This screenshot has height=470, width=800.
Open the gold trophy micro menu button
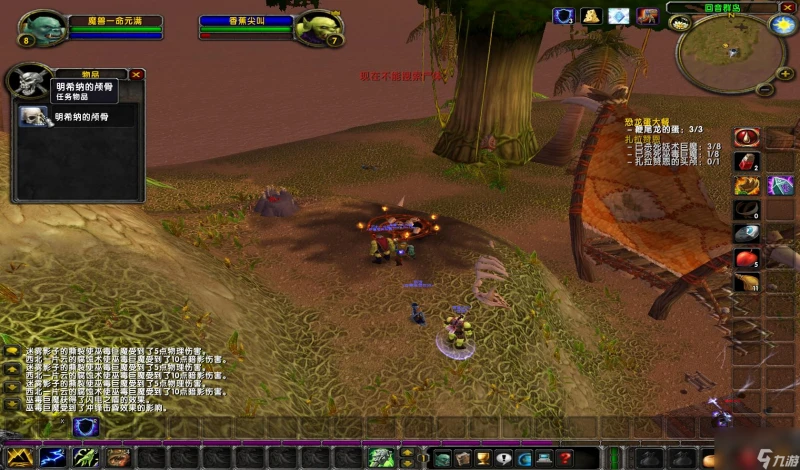click(481, 458)
